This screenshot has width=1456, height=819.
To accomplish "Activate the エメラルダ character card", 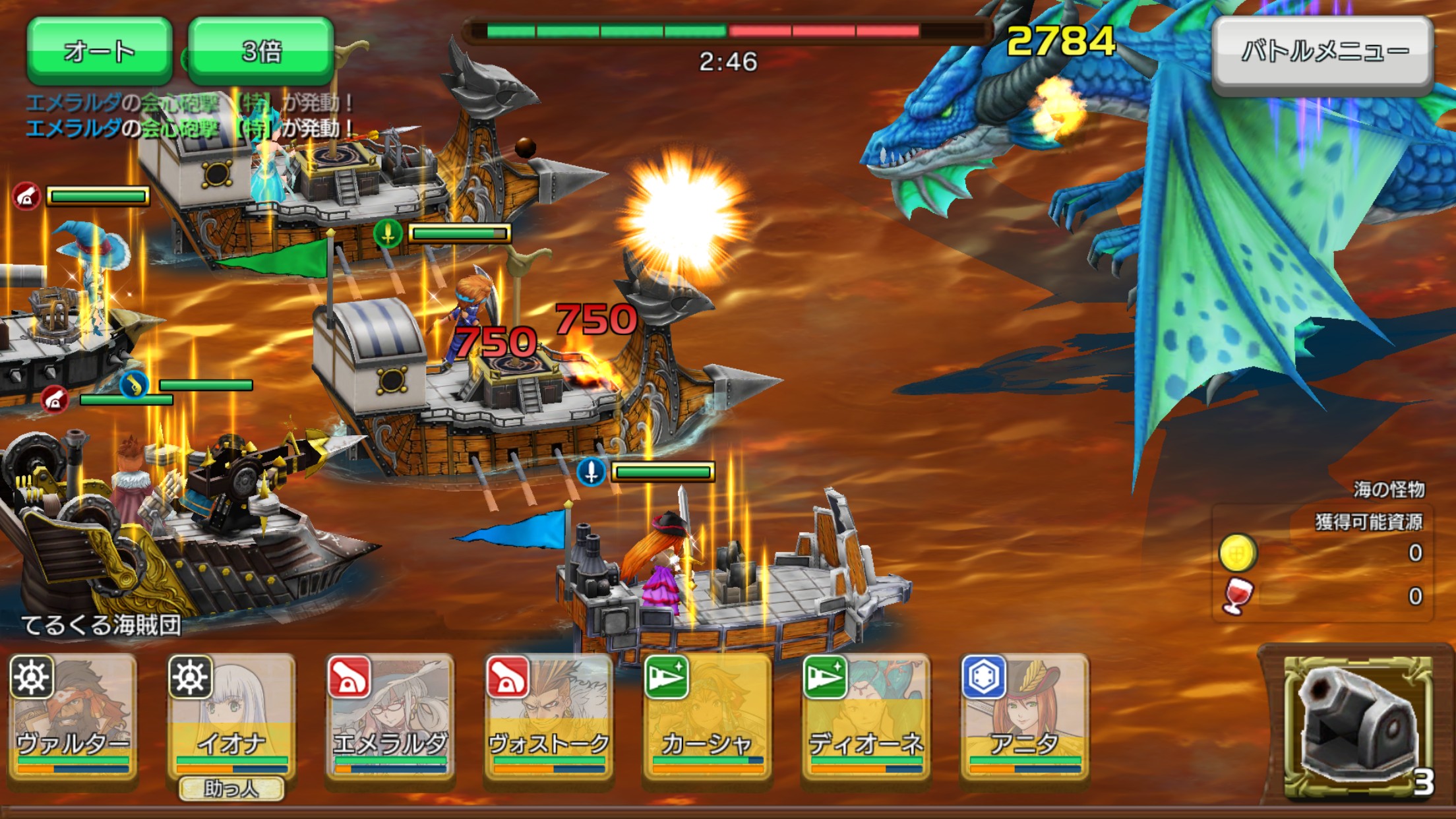I will tap(390, 717).
